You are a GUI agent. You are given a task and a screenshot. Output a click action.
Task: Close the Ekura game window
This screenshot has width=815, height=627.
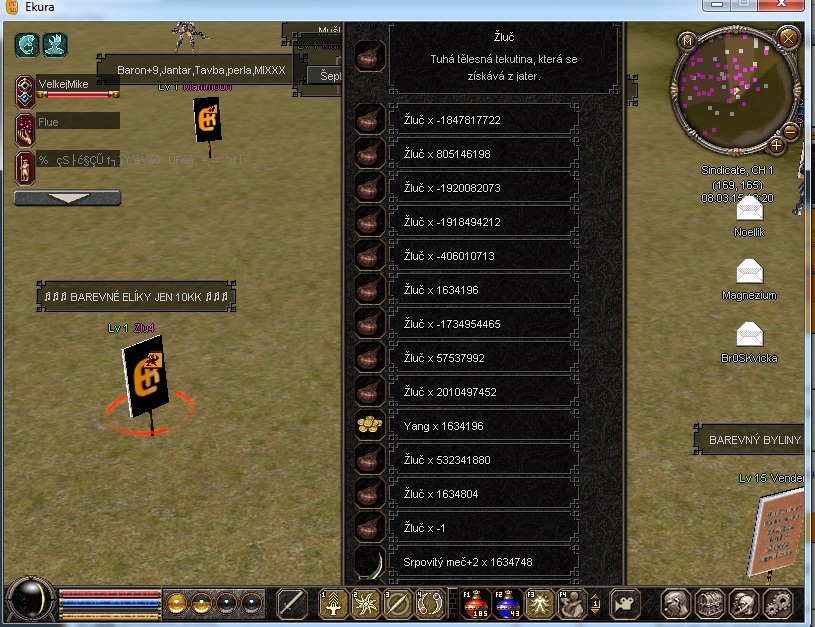785,6
